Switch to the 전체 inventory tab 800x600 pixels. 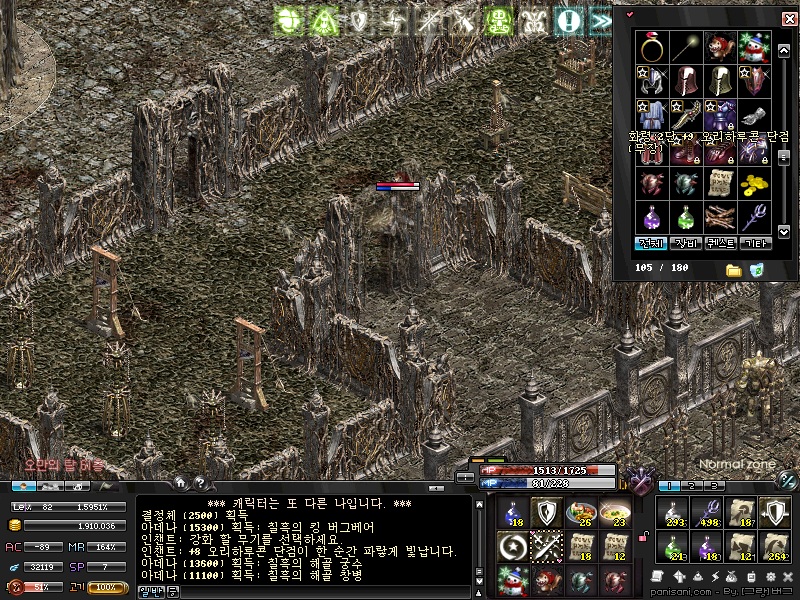(652, 243)
